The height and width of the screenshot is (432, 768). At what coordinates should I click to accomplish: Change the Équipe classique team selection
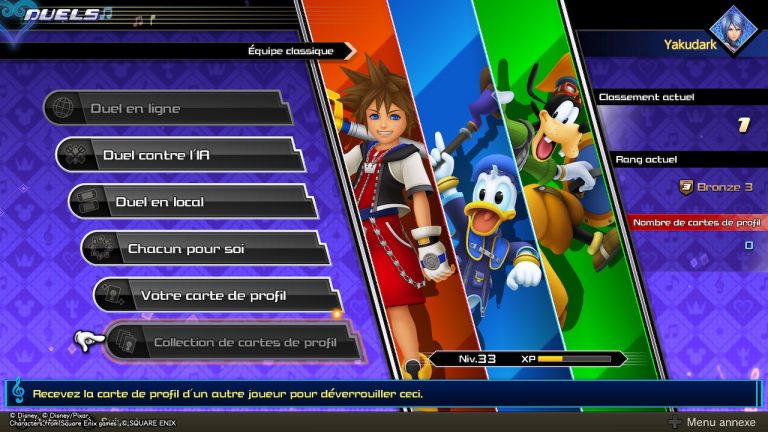tap(290, 50)
